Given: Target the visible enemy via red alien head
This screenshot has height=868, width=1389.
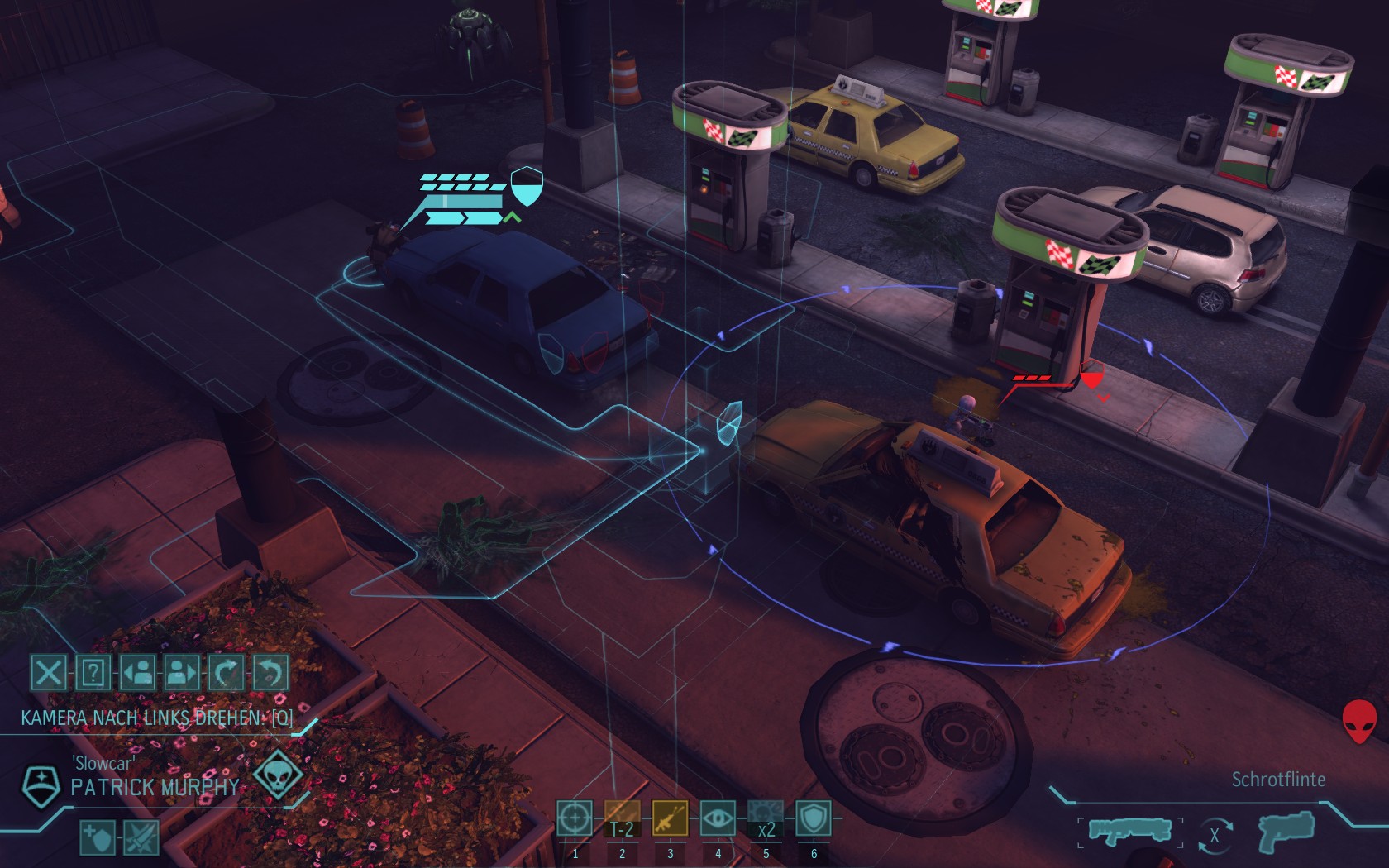Looking at the screenshot, I should pyautogui.click(x=1358, y=722).
